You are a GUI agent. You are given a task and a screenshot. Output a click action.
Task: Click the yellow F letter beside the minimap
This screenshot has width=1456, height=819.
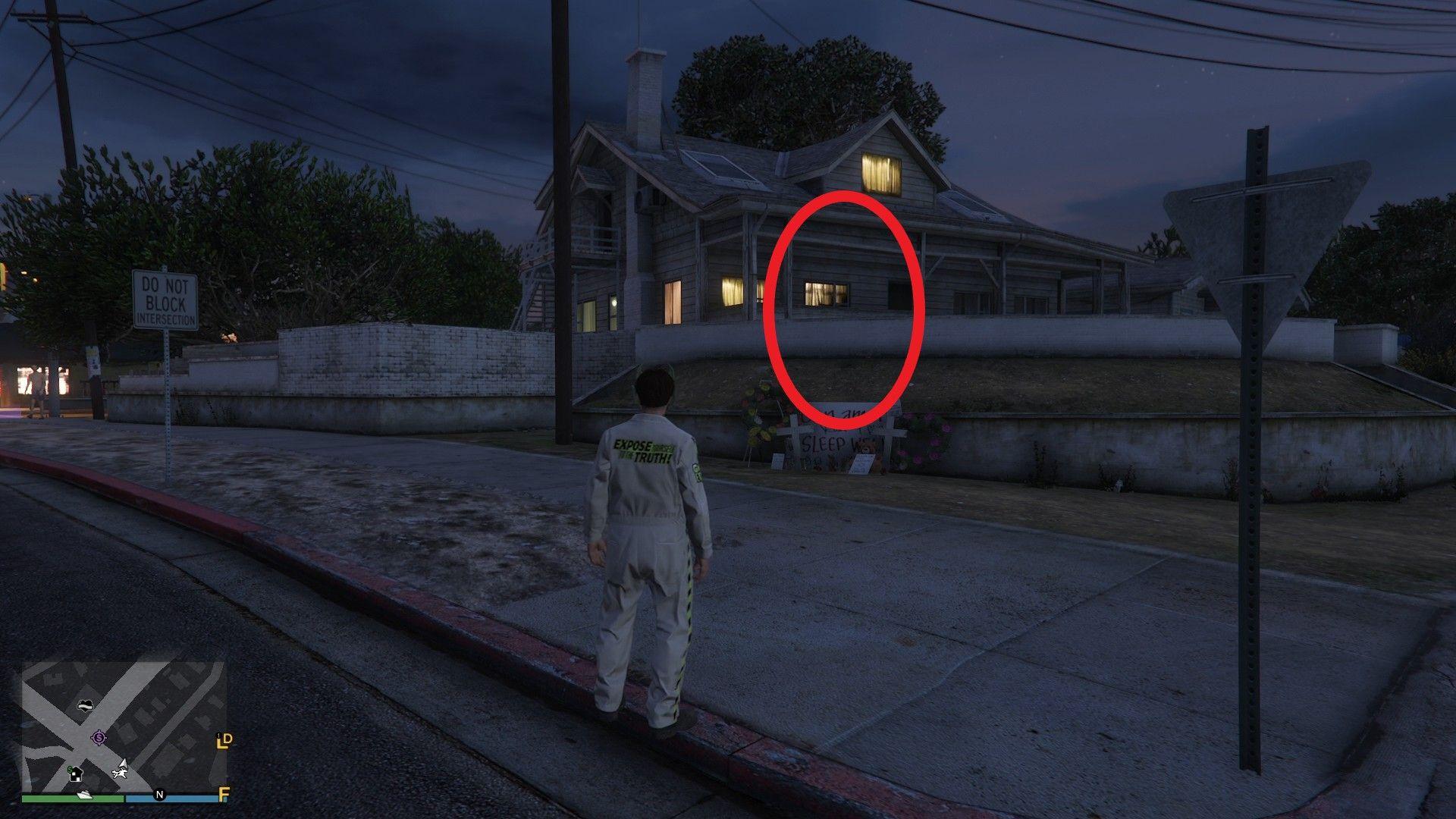(x=223, y=793)
